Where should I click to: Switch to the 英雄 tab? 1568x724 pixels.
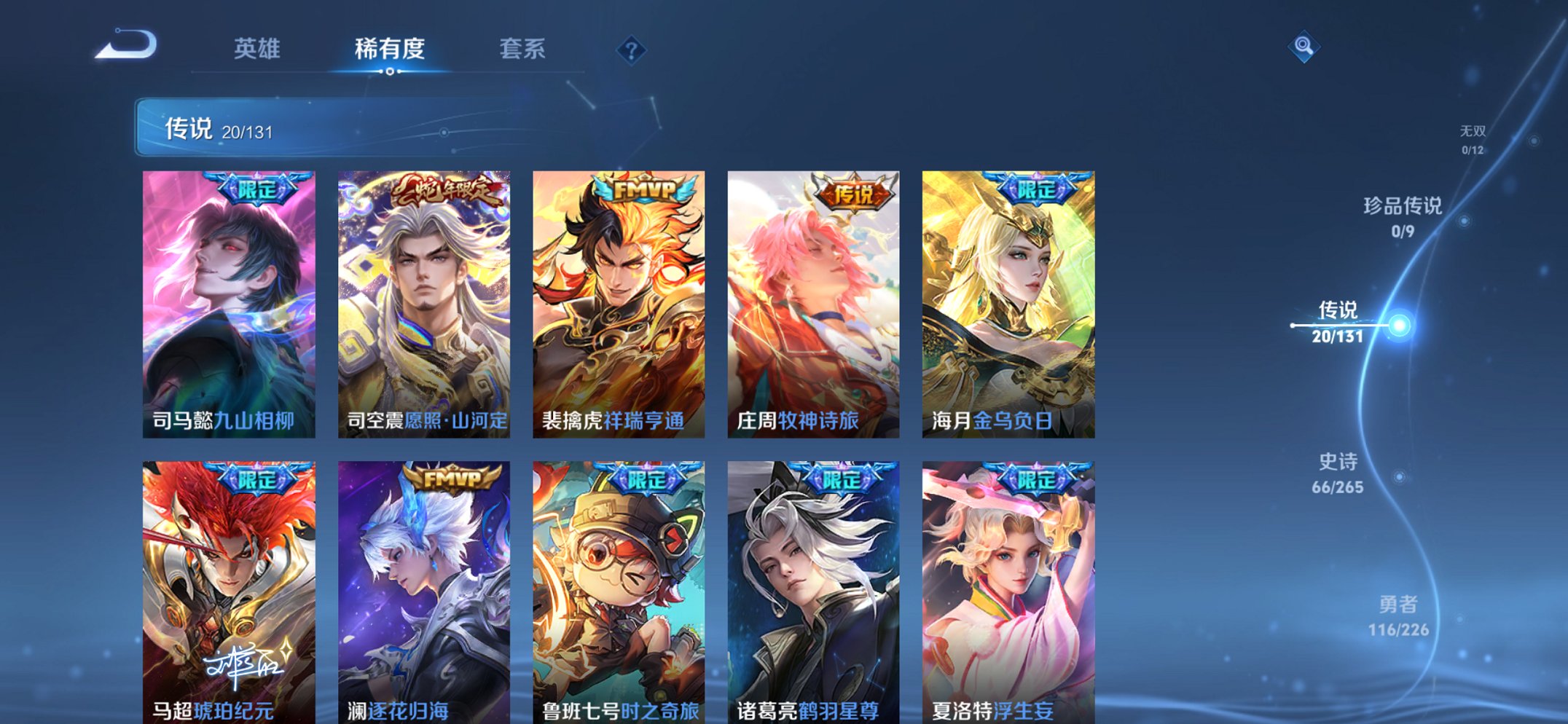coord(259,50)
